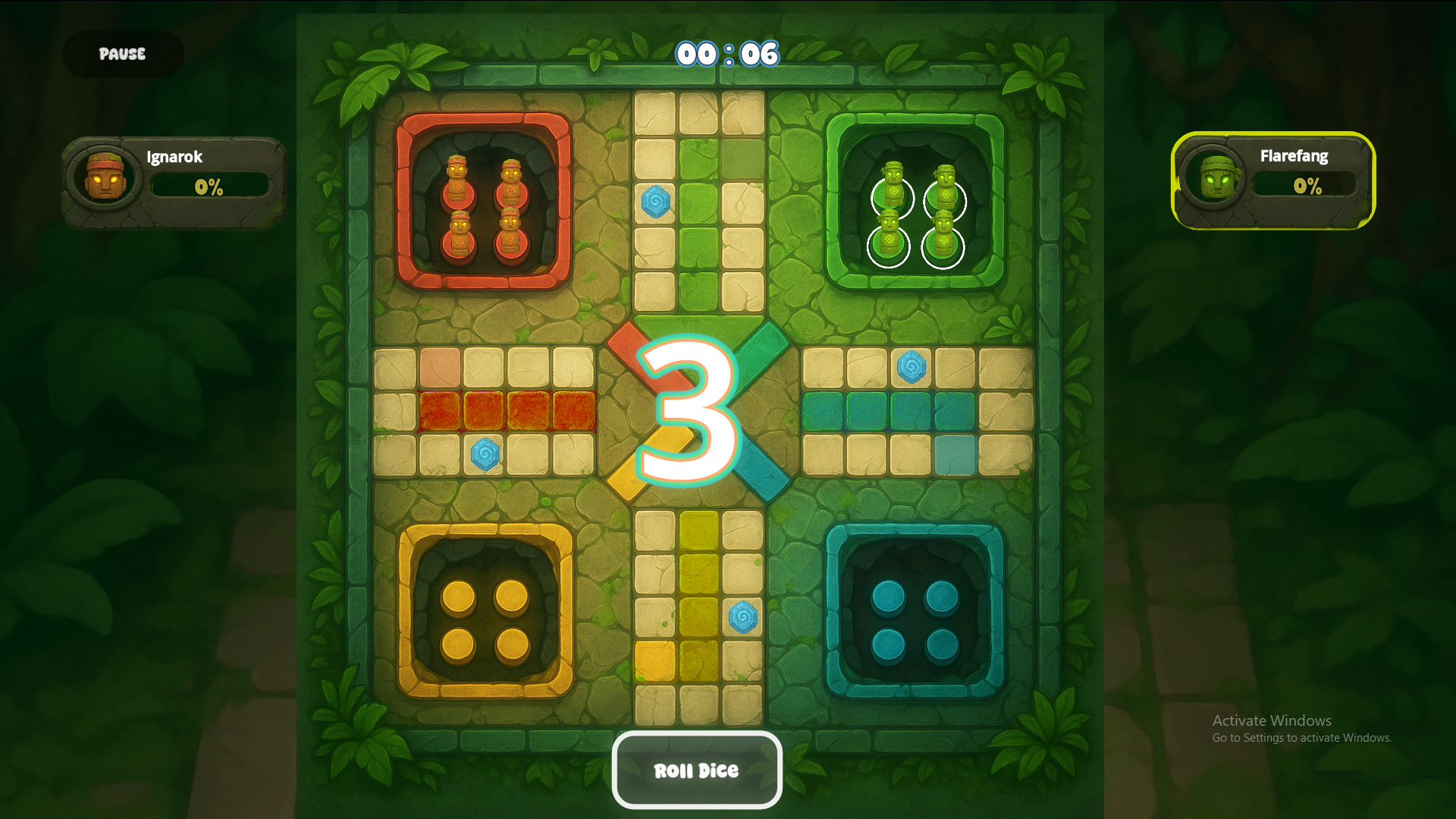Click the spiral gem on the blue path
The height and width of the screenshot is (819, 1456).
click(912, 369)
